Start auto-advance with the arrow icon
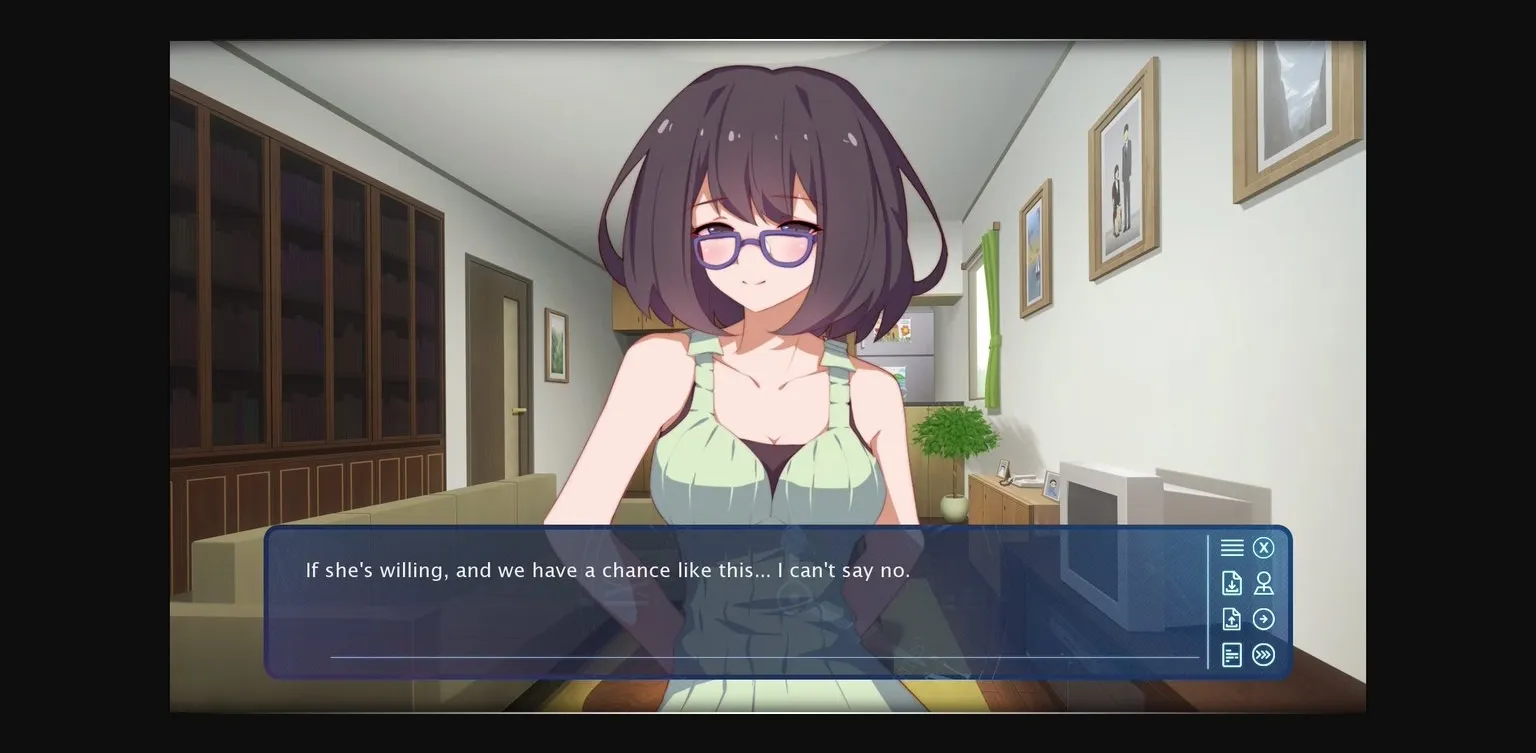This screenshot has width=1536, height=753. click(1264, 619)
